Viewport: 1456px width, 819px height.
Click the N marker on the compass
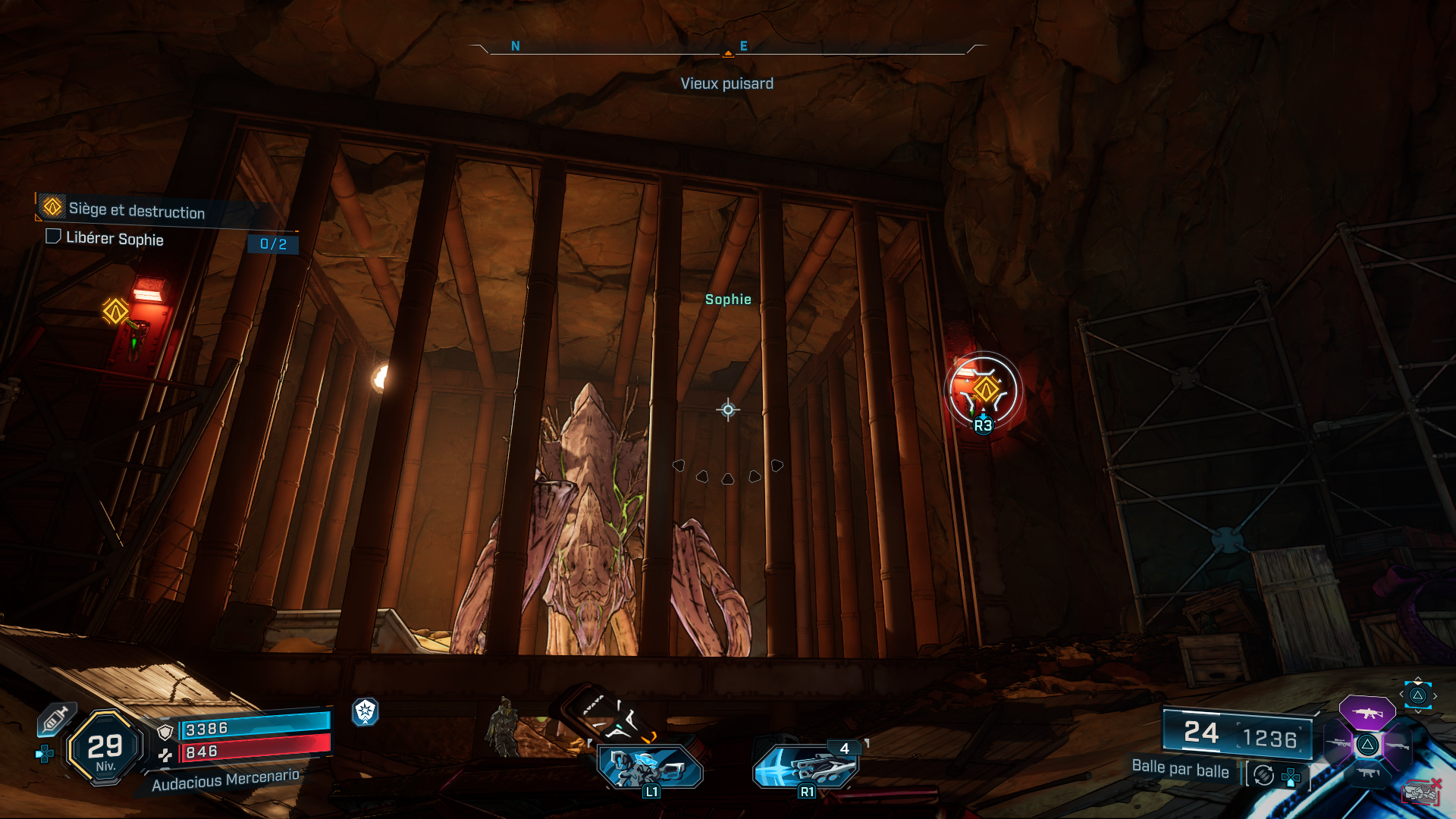pyautogui.click(x=516, y=46)
